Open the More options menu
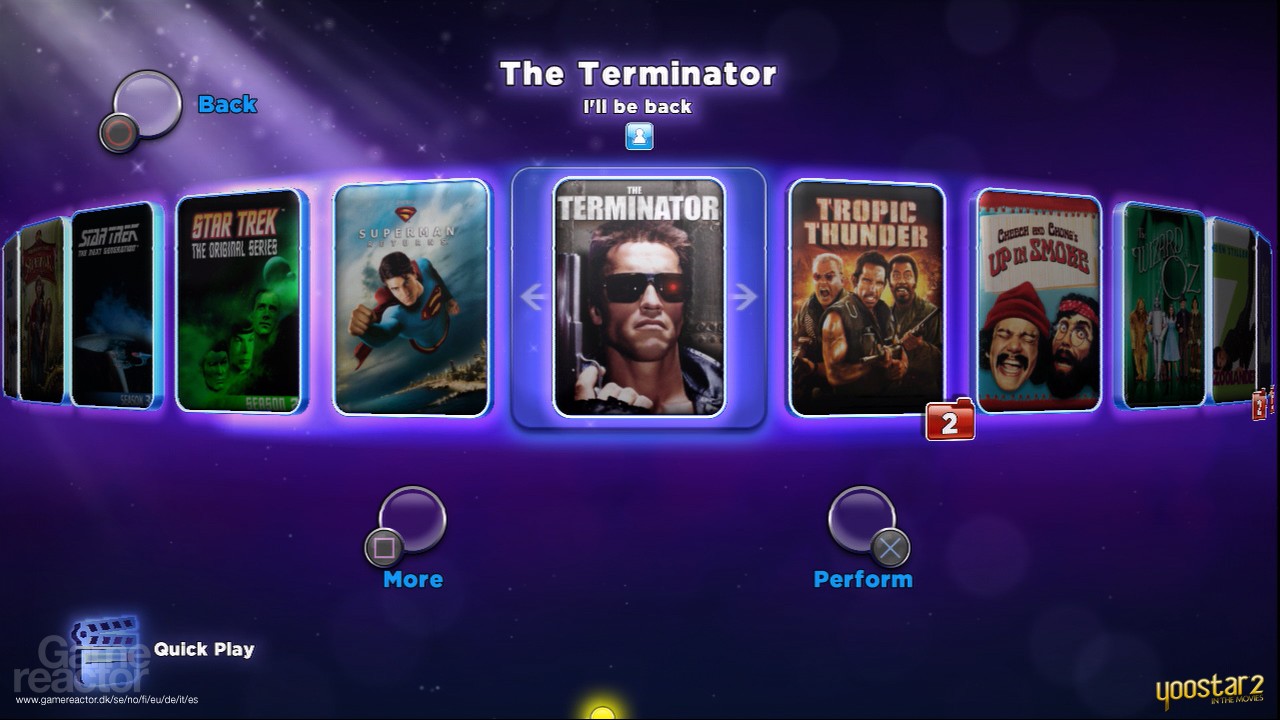Screen dimensions: 1280x720 pos(409,520)
